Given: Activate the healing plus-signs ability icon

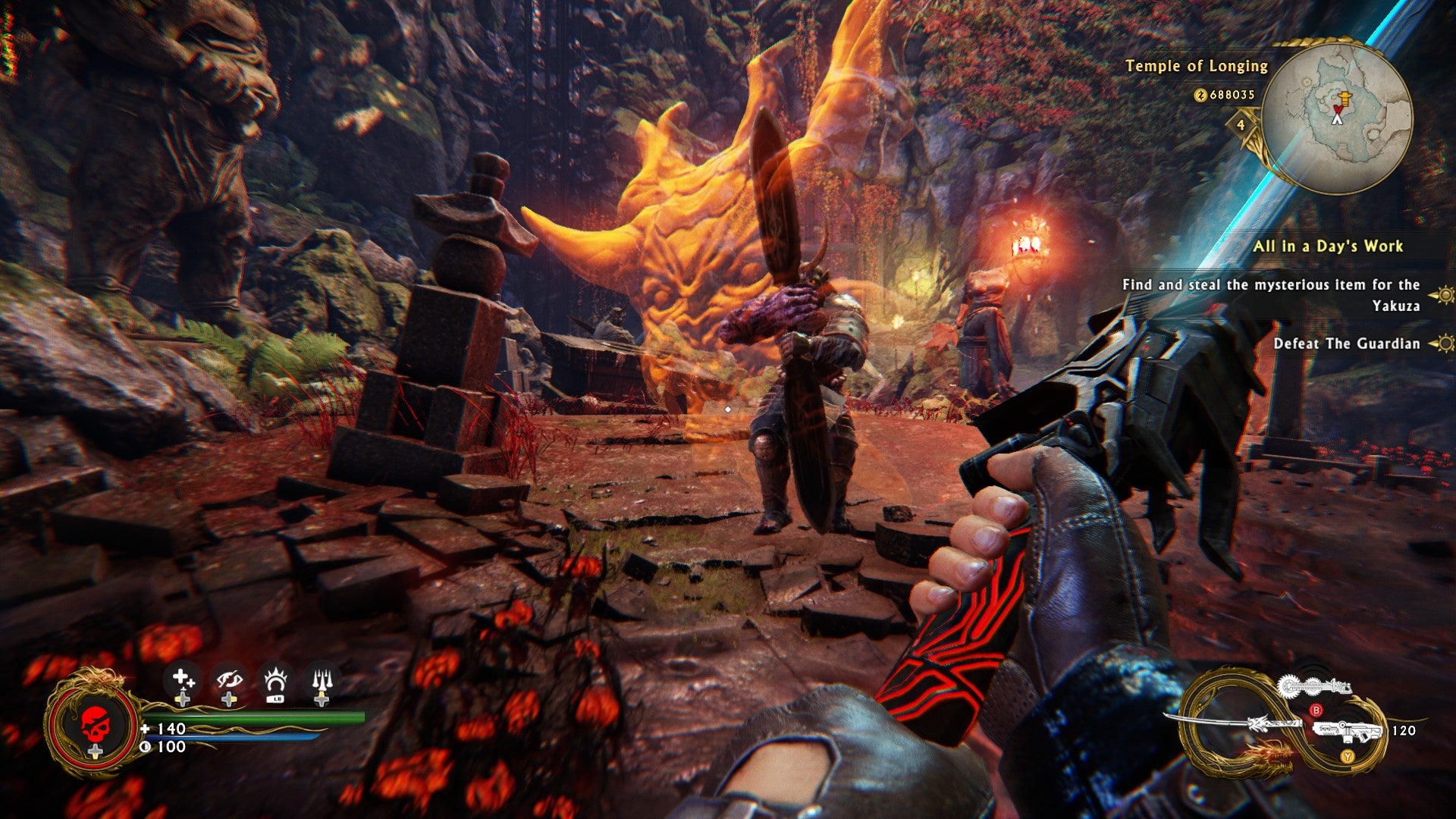Looking at the screenshot, I should click(x=182, y=679).
